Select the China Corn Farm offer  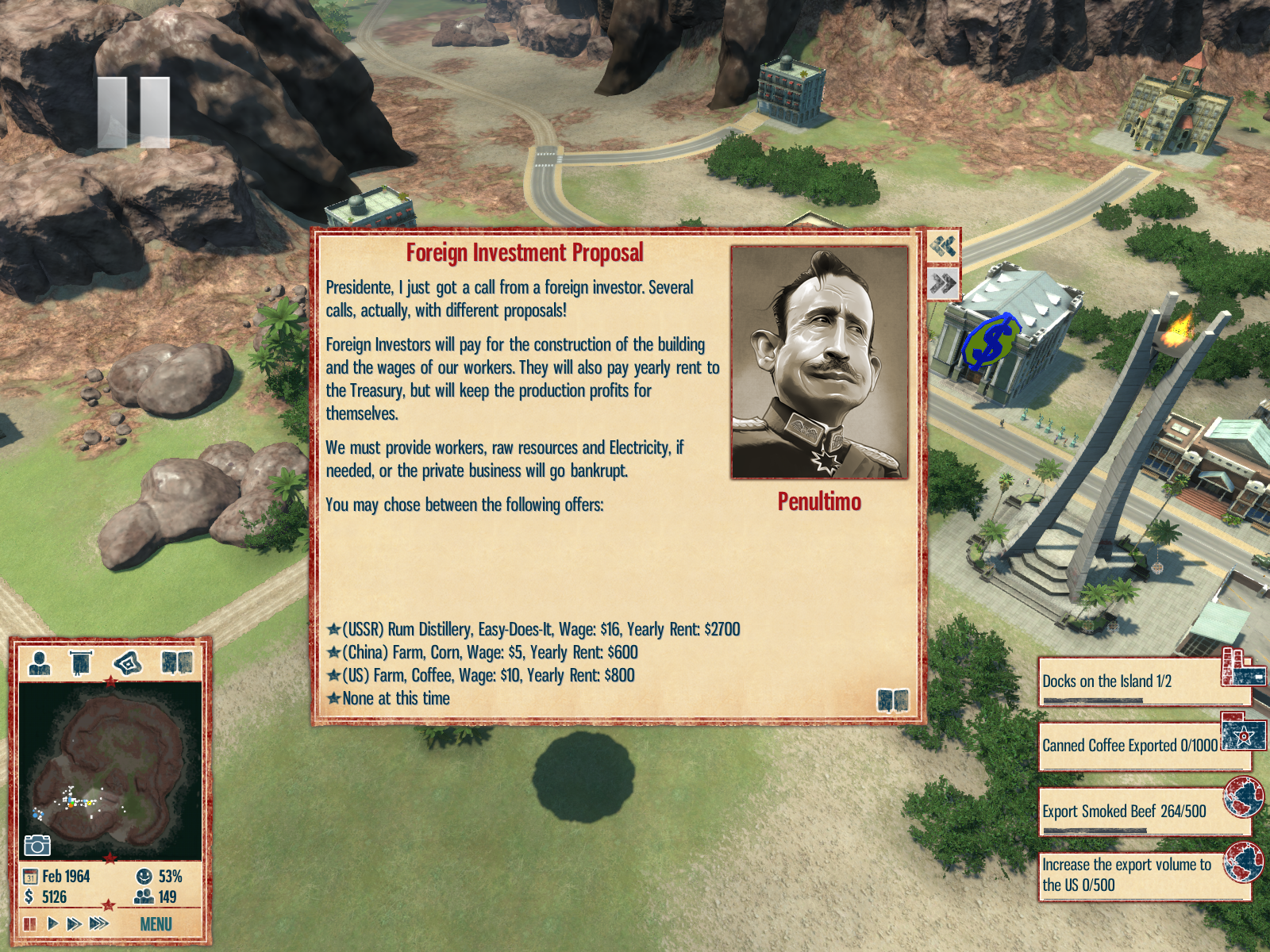pos(489,653)
